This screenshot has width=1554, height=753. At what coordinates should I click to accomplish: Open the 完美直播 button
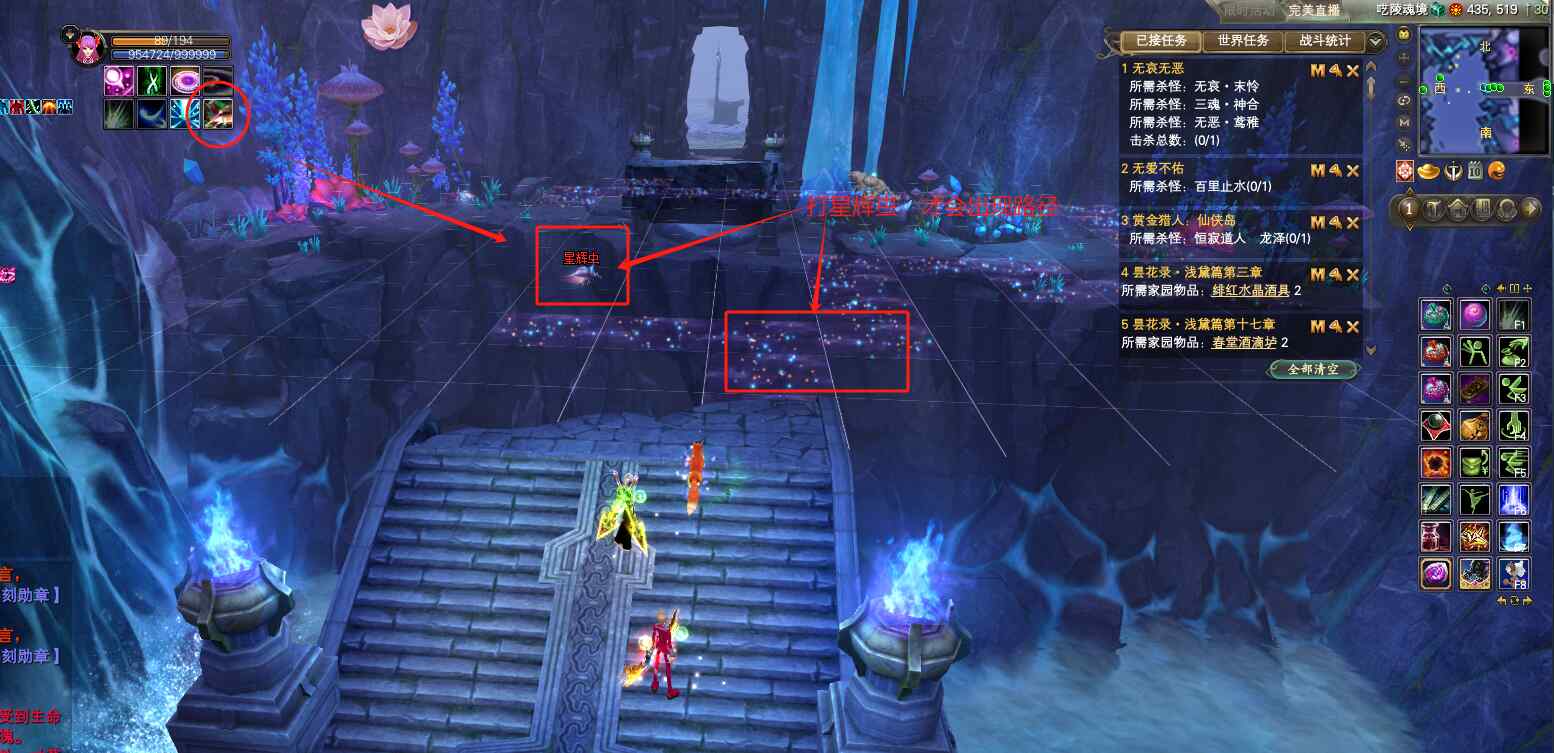click(x=1314, y=10)
